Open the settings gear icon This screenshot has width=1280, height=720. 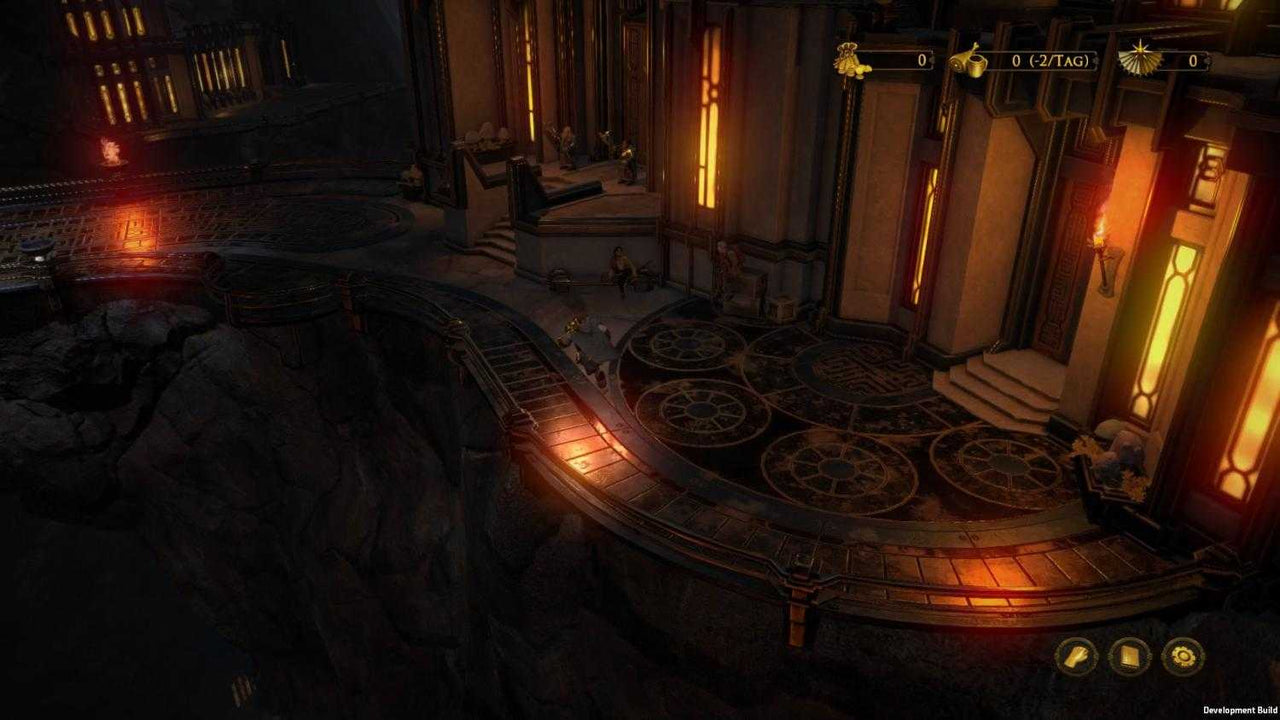[x=1183, y=656]
